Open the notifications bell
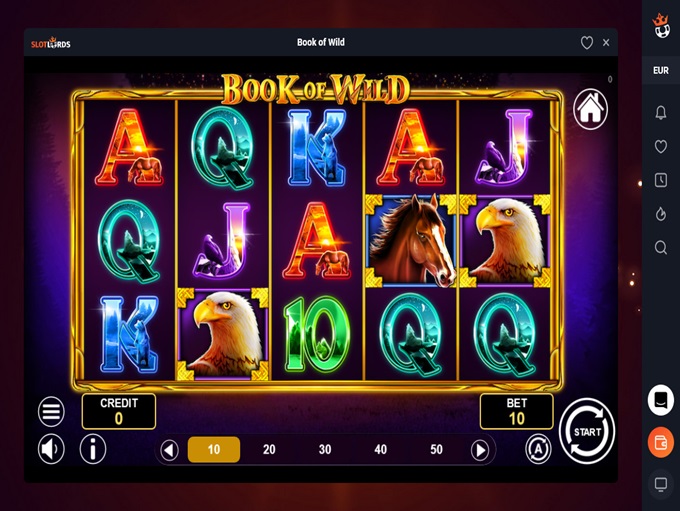This screenshot has height=511, width=680. point(661,113)
